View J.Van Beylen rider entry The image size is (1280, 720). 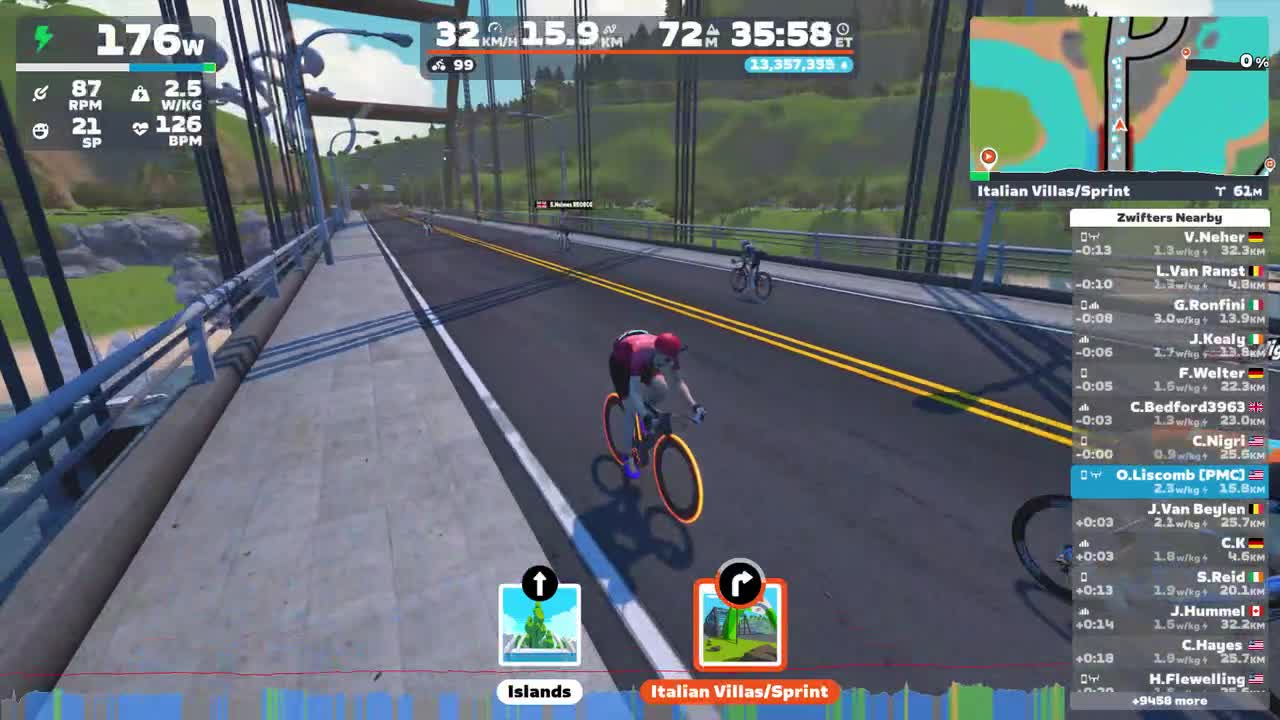pyautogui.click(x=1169, y=516)
